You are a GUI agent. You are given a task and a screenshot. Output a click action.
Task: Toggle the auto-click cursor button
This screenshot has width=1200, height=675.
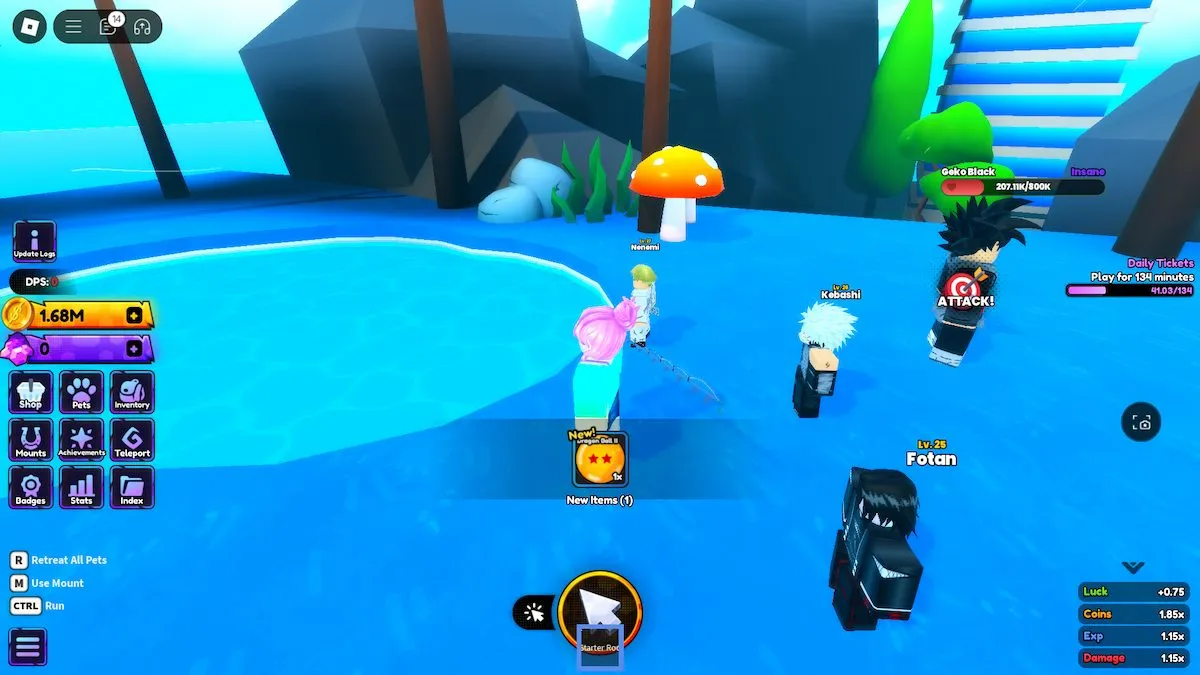[534, 613]
